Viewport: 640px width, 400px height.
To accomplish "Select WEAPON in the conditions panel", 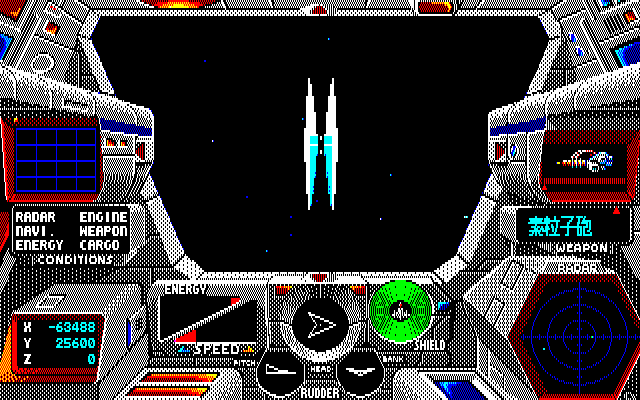I will pos(103,231).
